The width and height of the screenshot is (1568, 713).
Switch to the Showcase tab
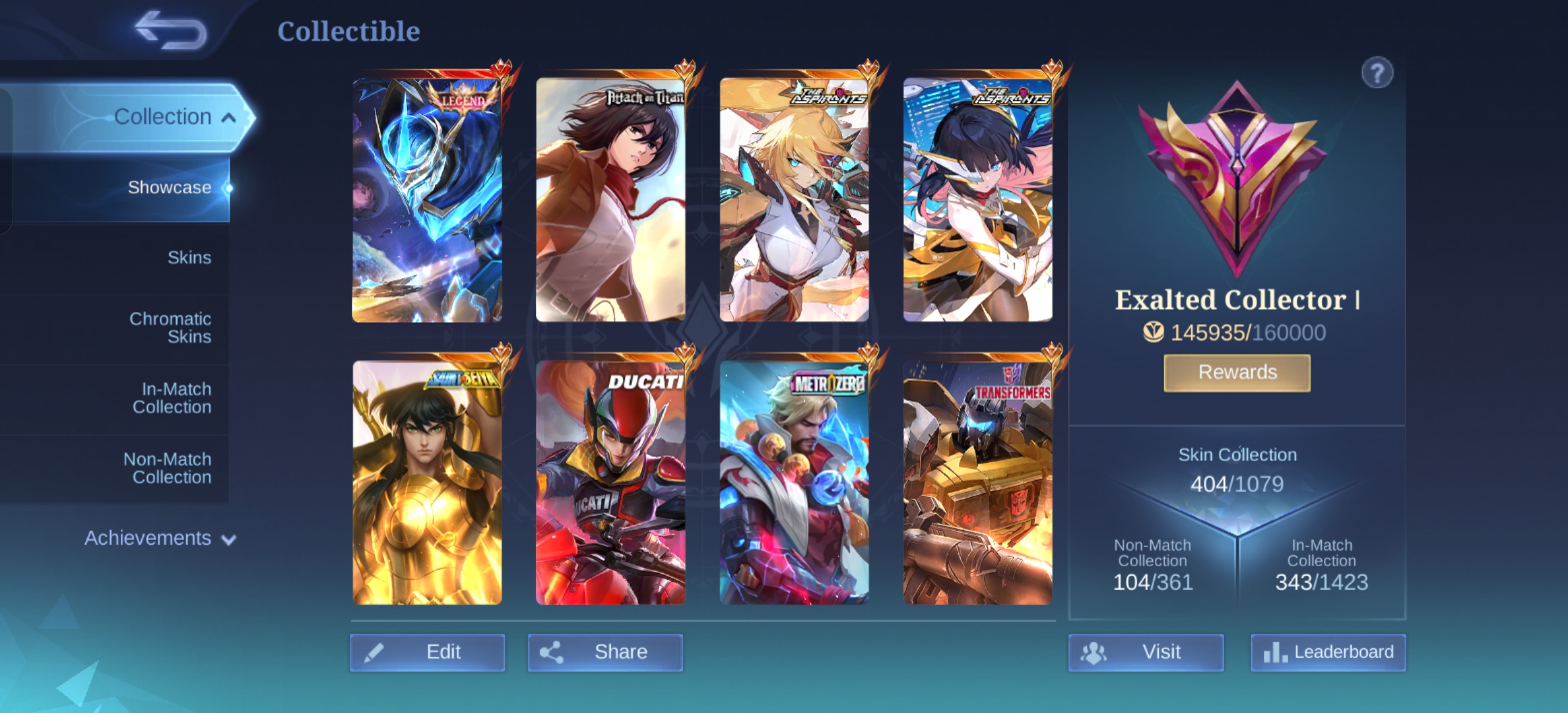[x=169, y=187]
